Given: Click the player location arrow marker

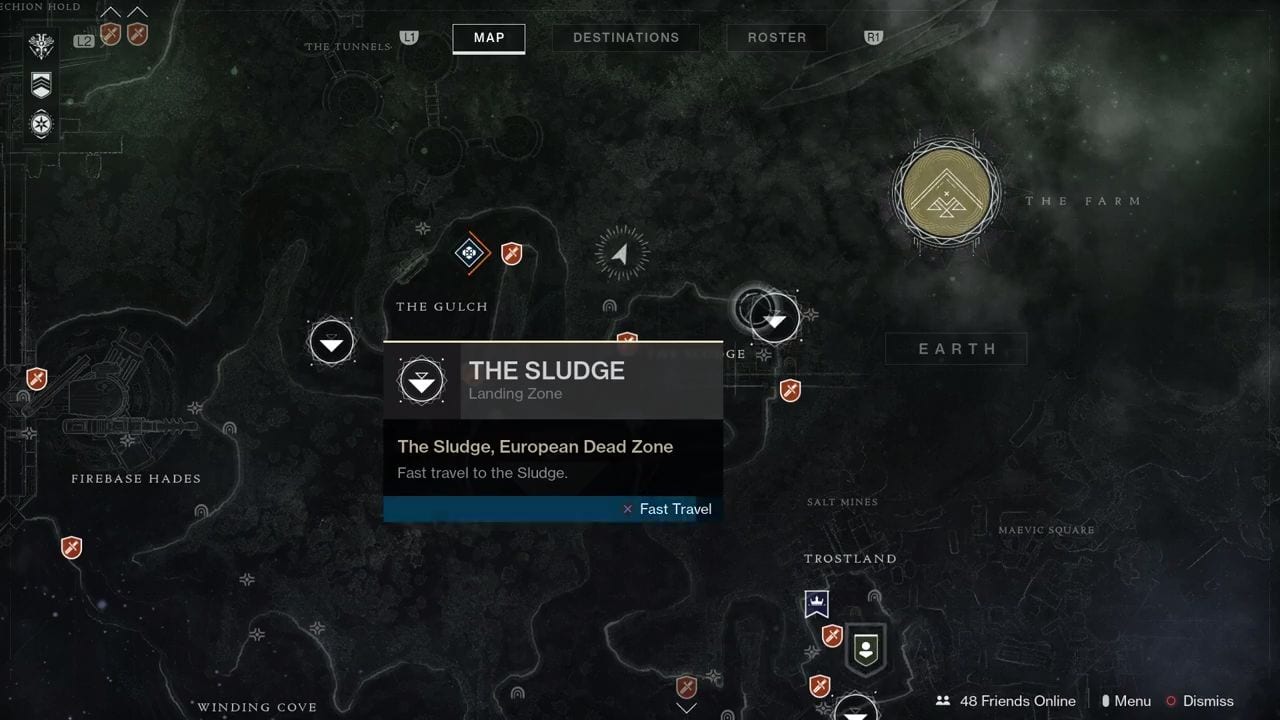Looking at the screenshot, I should [621, 253].
